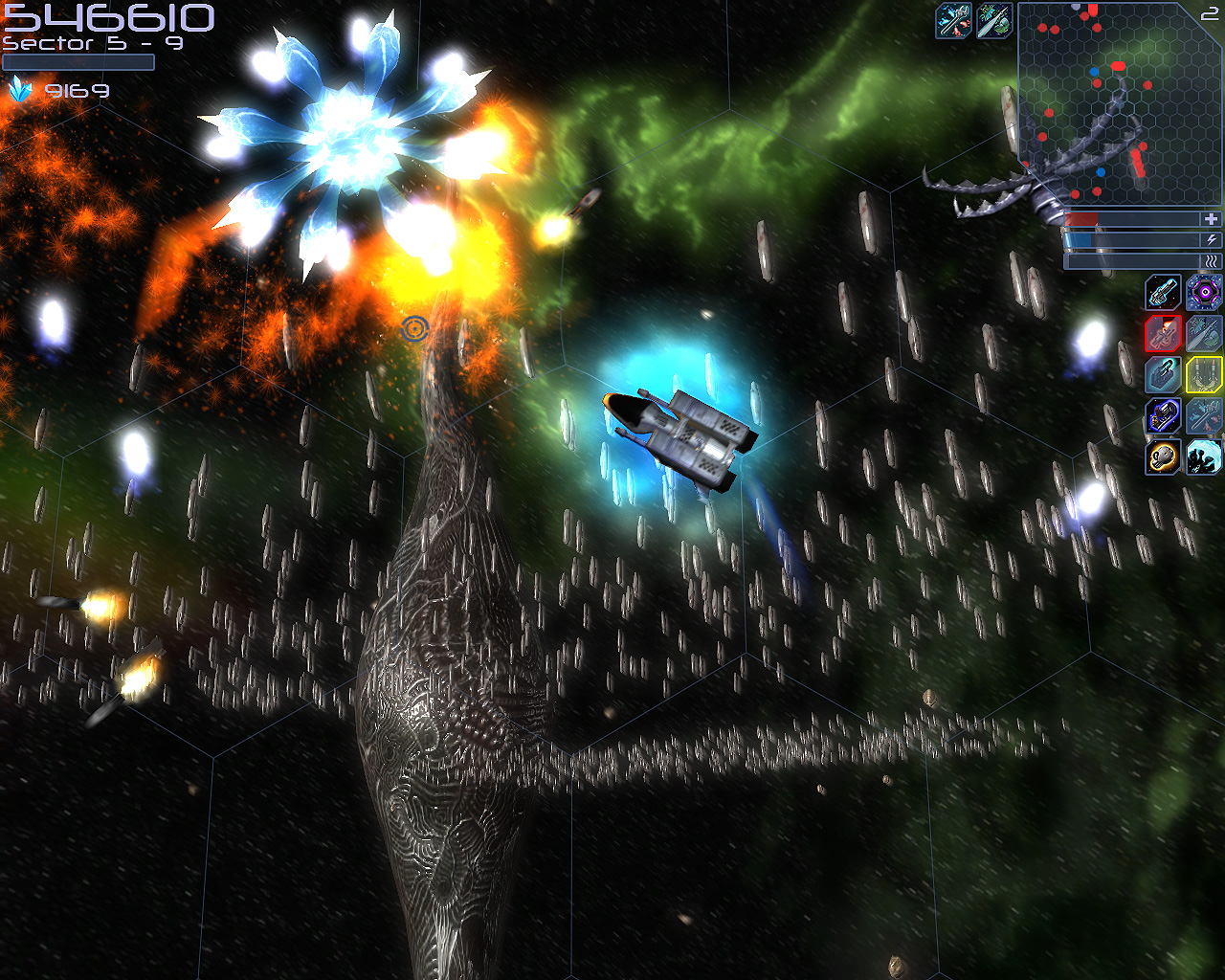Select the gray sword weapon icon
The width and height of the screenshot is (1225, 980).
1204,333
